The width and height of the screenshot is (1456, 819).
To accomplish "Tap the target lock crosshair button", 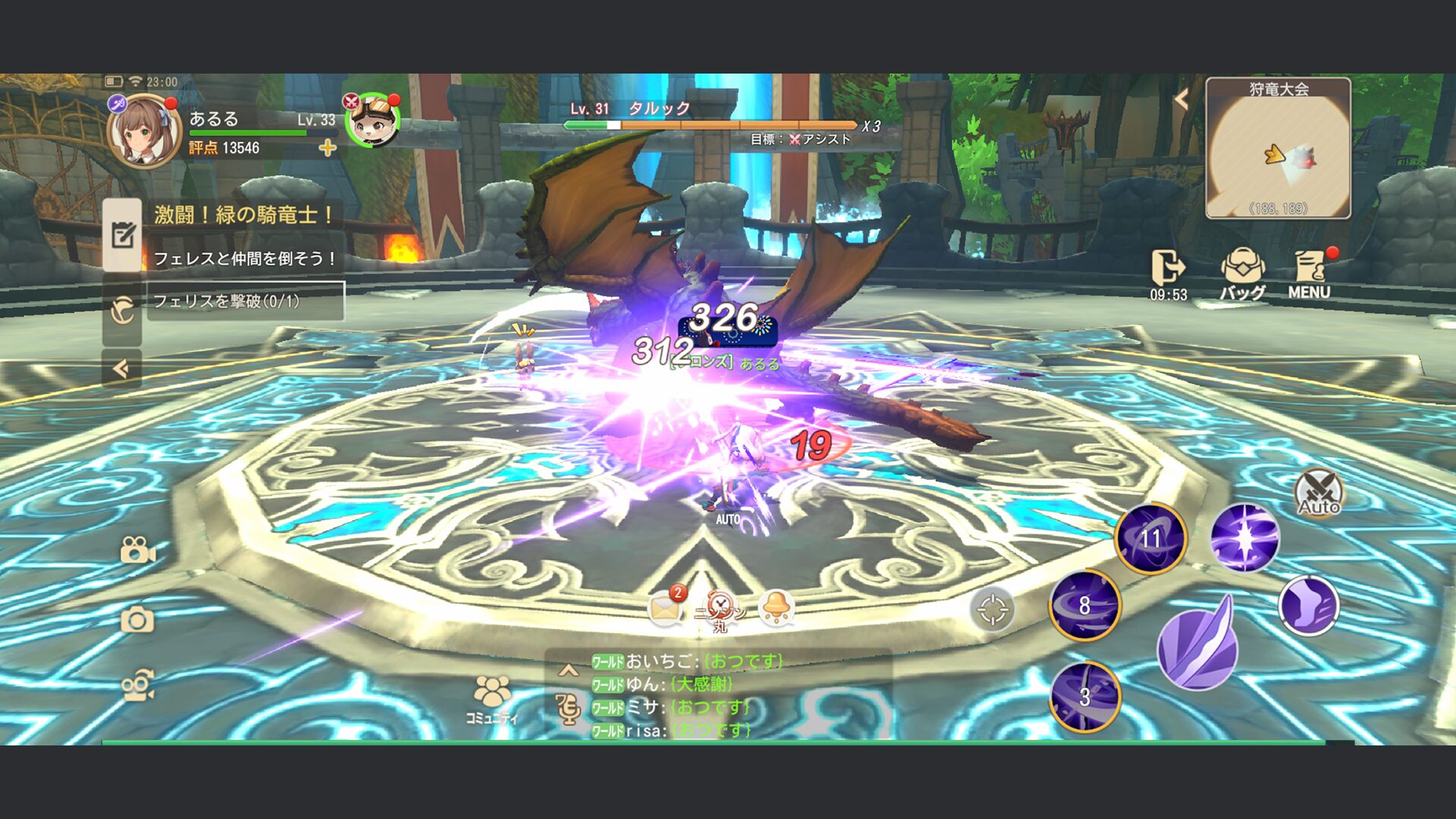I will tap(992, 610).
